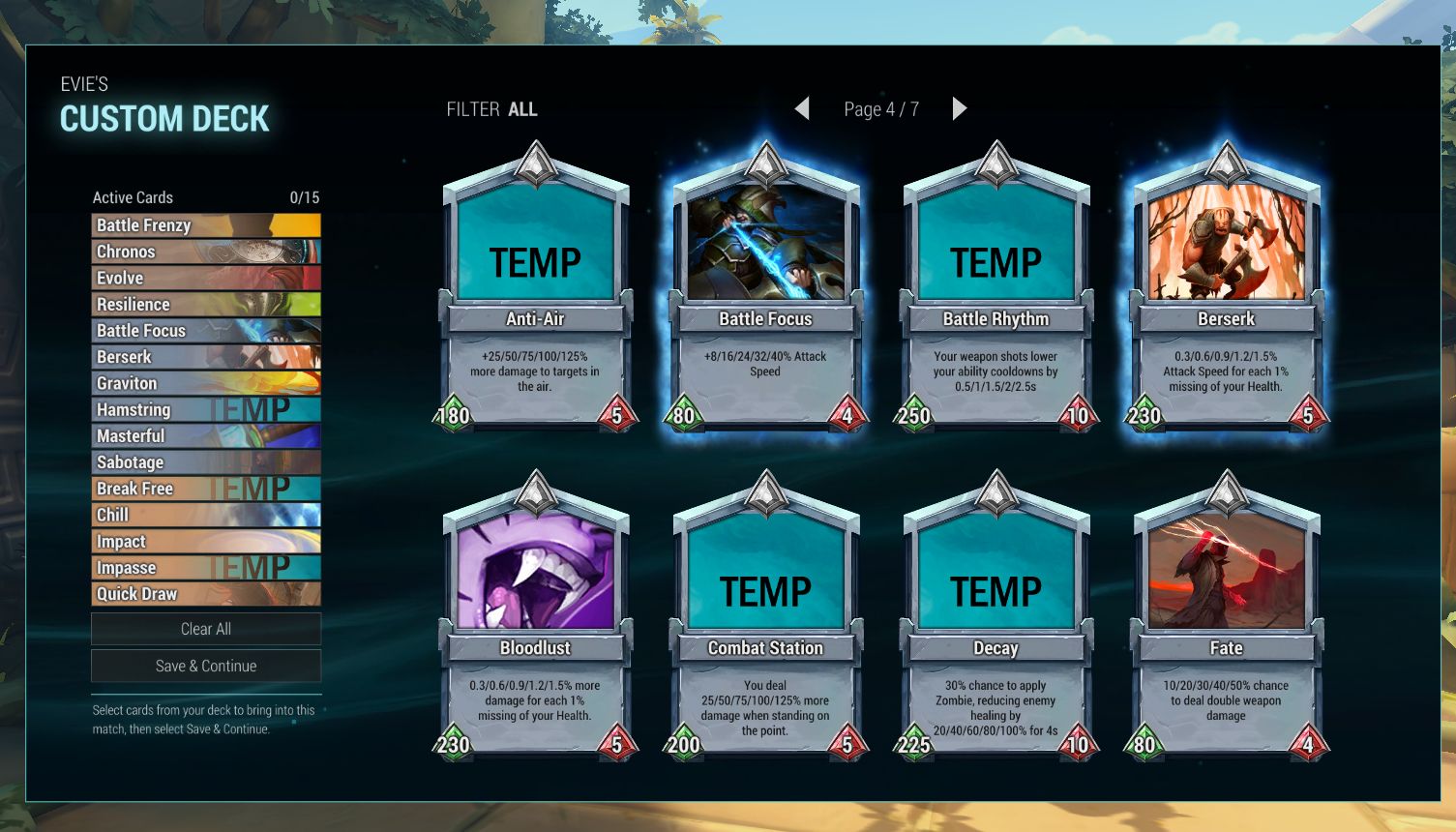1456x832 pixels.
Task: Go to the previous card page
Action: 802,108
